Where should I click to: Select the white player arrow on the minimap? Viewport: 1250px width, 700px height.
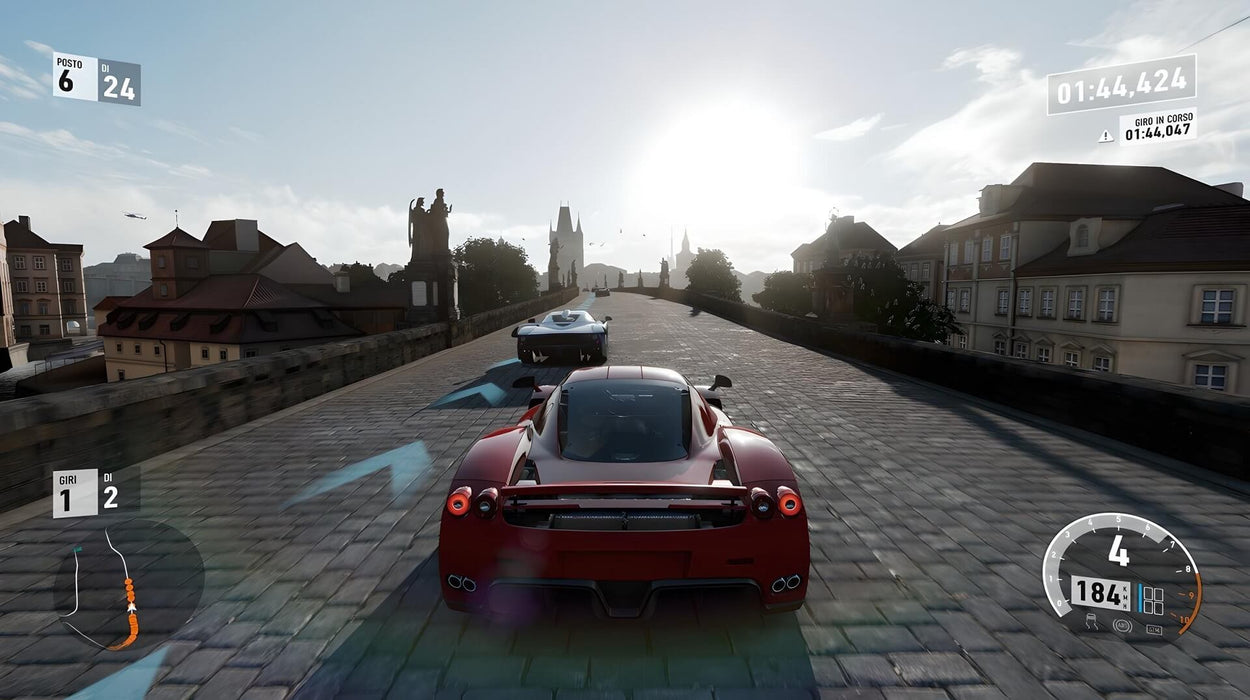[131, 607]
